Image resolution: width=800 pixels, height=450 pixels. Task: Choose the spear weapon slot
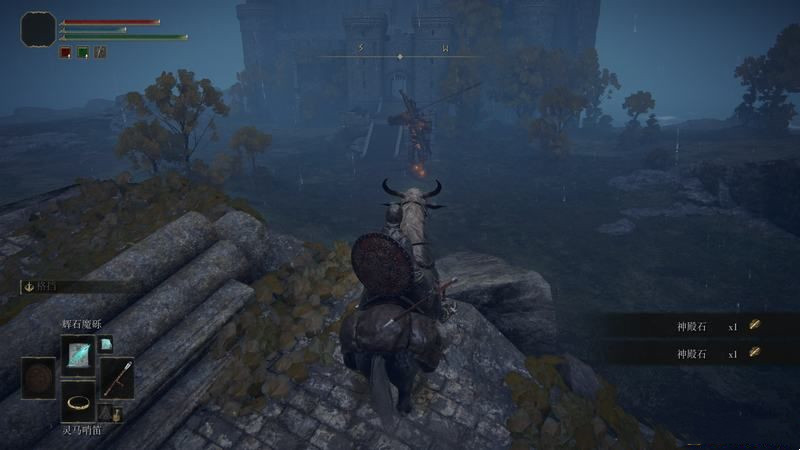click(116, 378)
